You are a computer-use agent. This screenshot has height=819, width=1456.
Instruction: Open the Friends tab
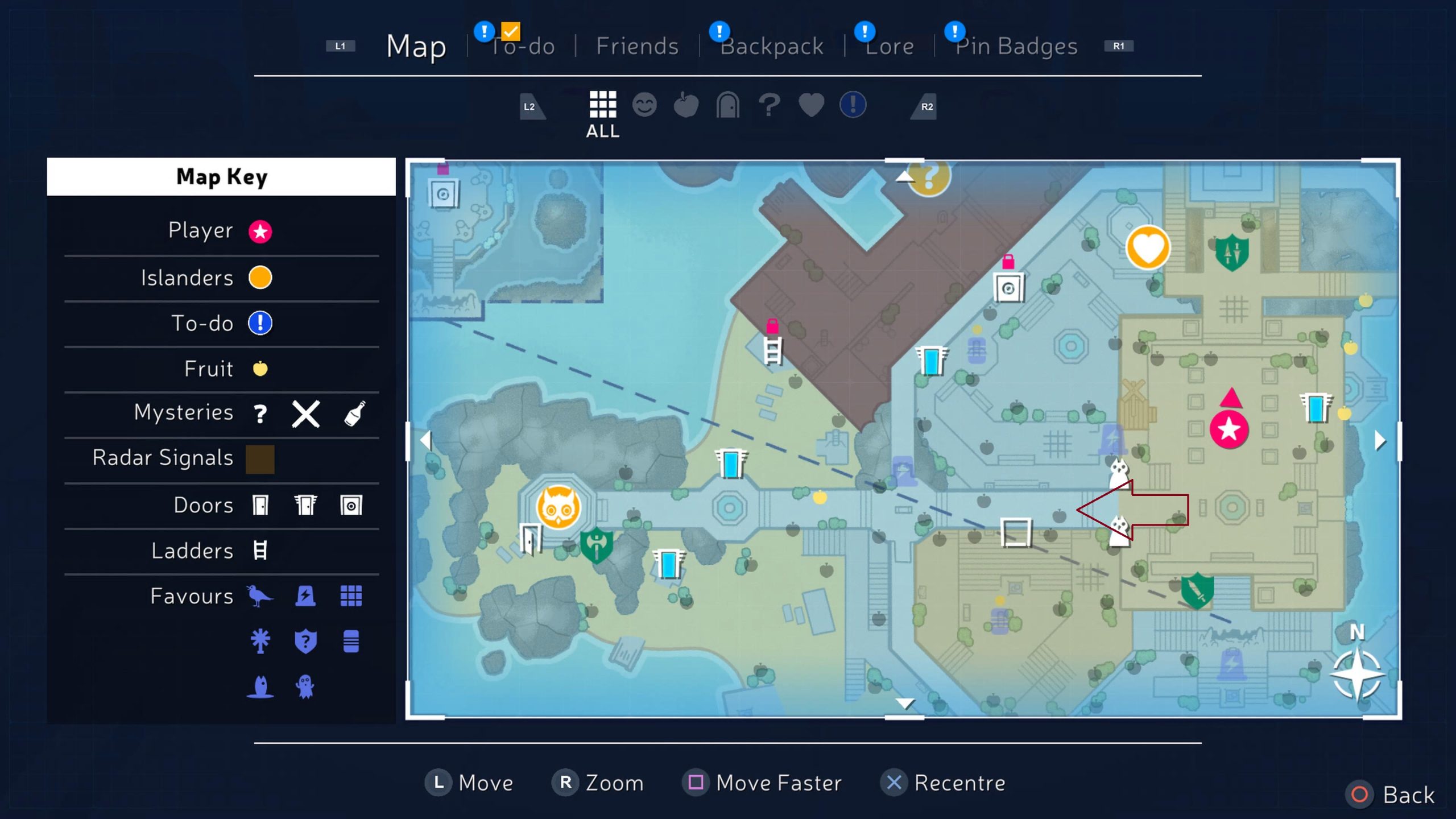[637, 46]
